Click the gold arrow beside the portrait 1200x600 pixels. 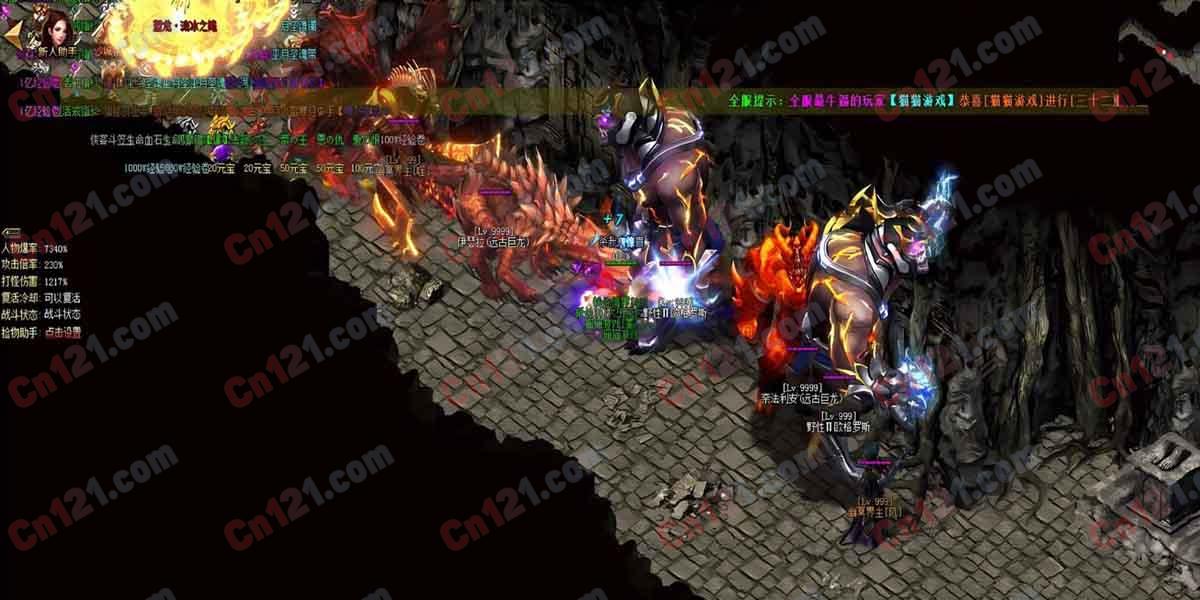pos(12,33)
